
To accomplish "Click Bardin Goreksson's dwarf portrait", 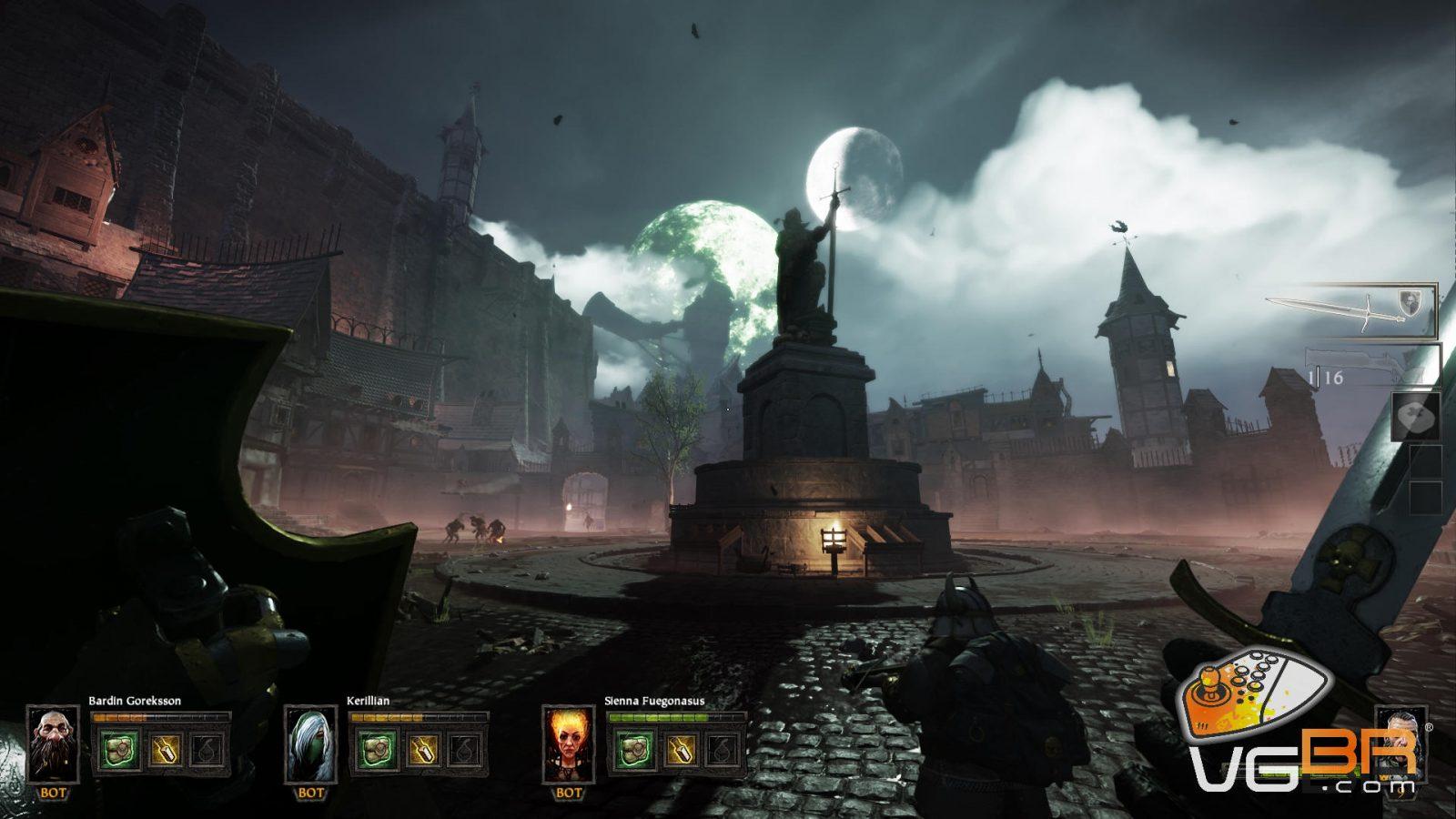I will (53, 744).
